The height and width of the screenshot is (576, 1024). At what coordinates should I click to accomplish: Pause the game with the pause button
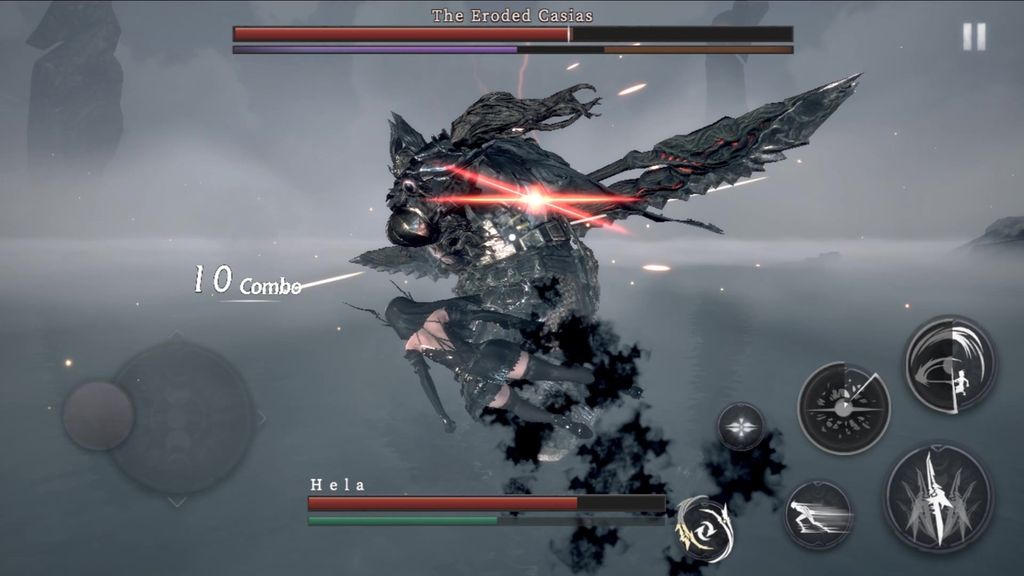(x=973, y=37)
